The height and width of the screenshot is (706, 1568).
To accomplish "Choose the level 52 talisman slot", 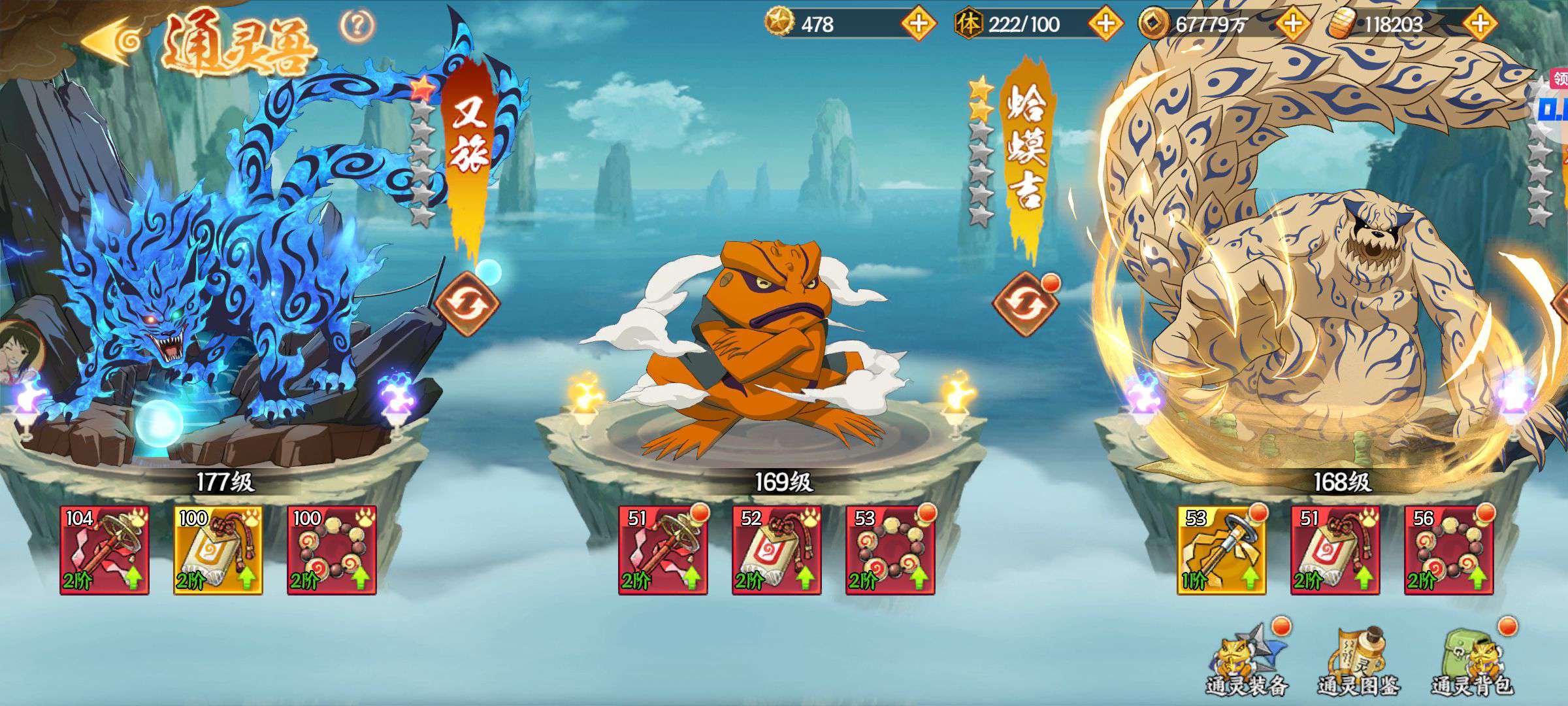I will tap(777, 550).
